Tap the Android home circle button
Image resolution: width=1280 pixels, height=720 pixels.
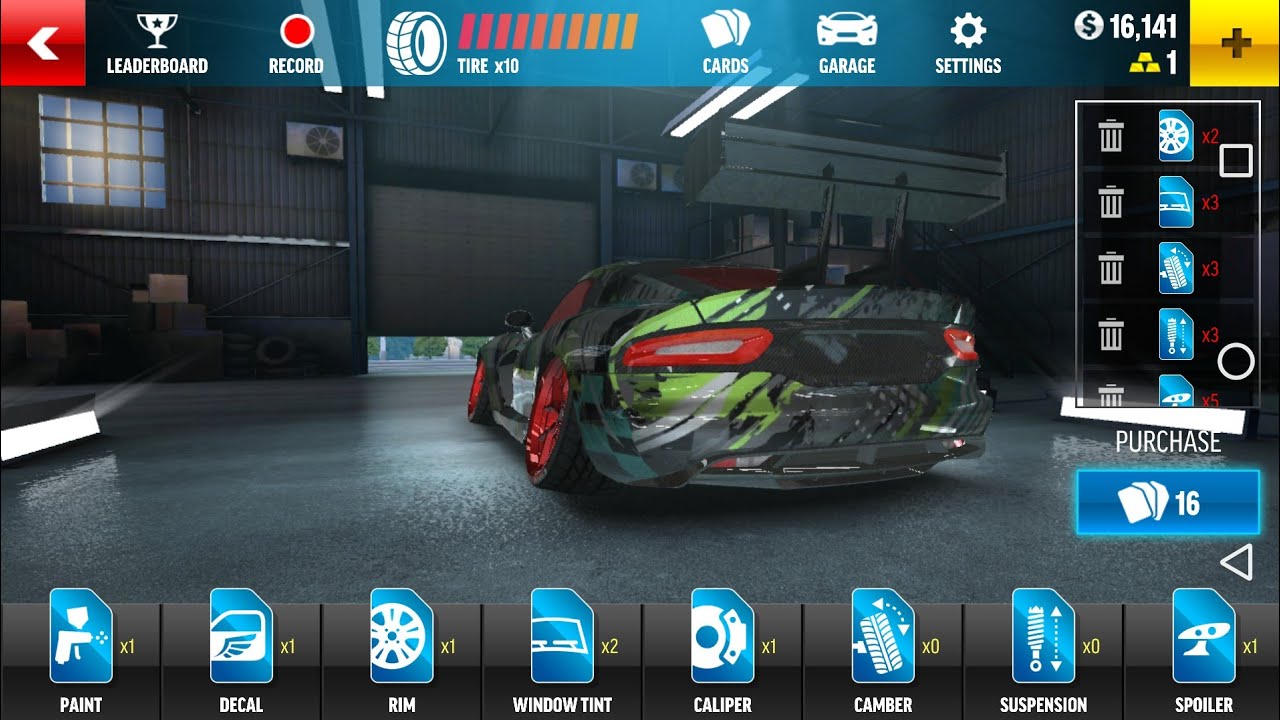pos(1236,361)
